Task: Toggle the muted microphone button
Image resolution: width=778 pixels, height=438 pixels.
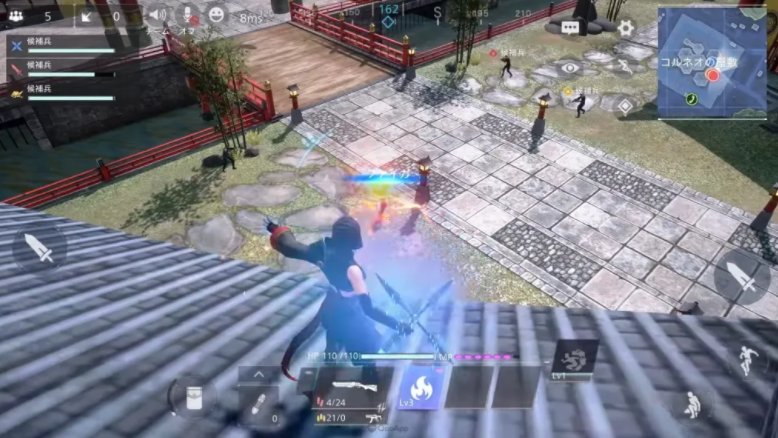Action: [x=186, y=15]
